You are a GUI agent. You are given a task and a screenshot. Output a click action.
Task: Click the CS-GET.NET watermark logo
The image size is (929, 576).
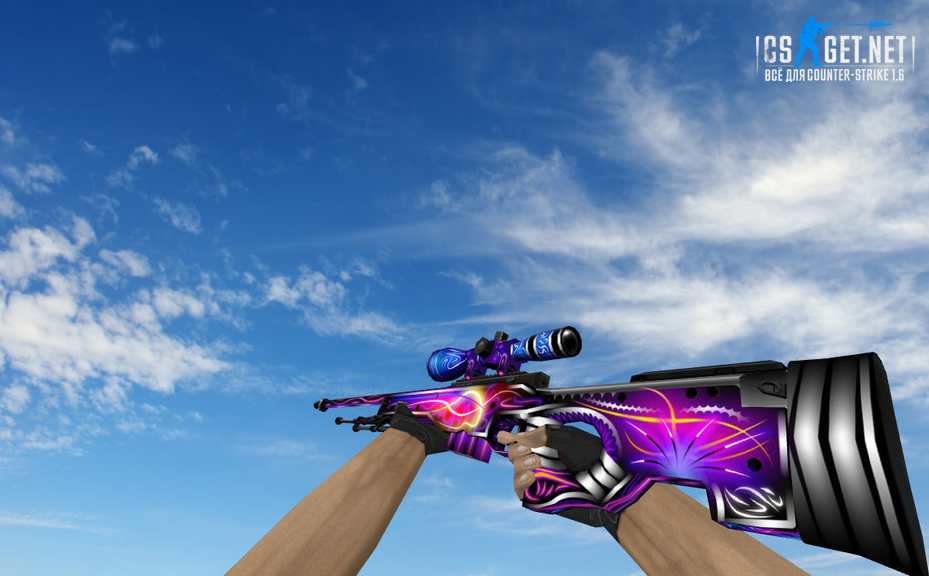point(834,52)
